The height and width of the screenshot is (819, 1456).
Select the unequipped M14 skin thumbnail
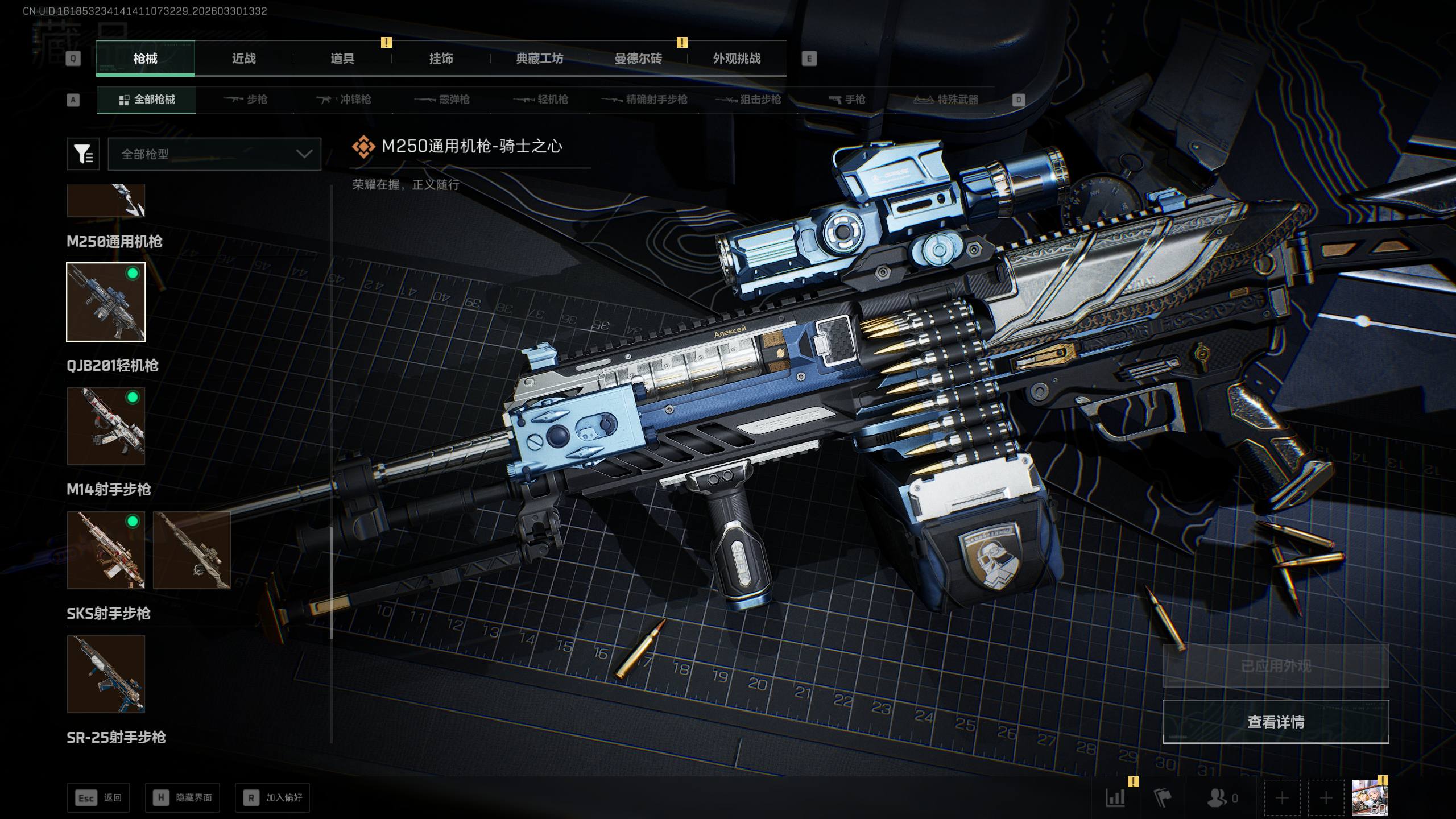point(192,550)
